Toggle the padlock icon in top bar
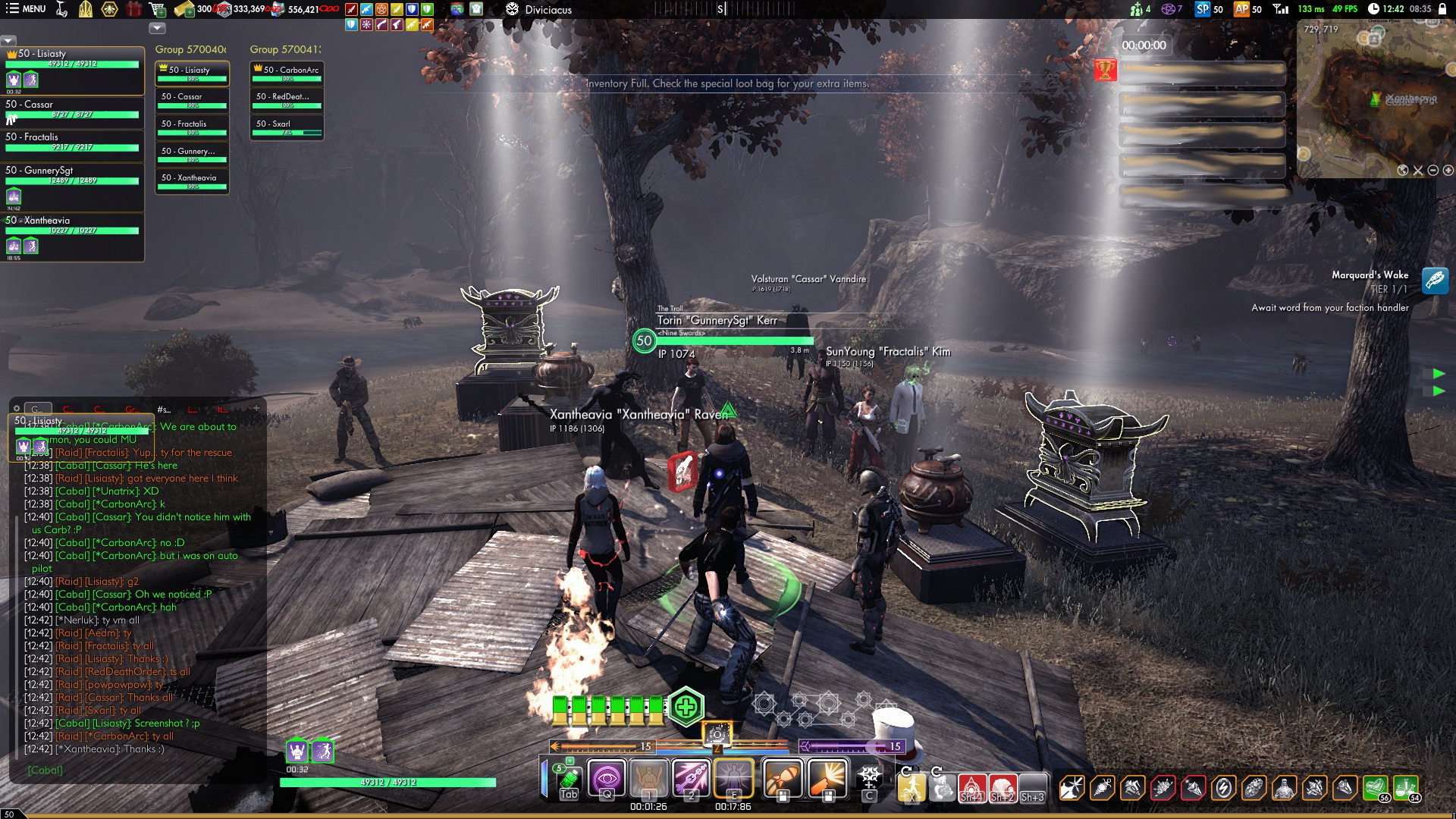The width and height of the screenshot is (1456, 819). [x=1442, y=9]
